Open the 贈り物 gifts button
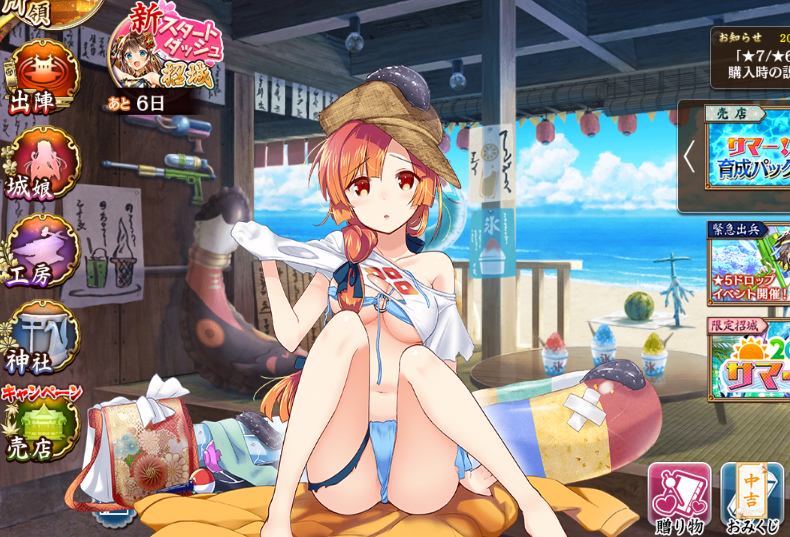 click(679, 497)
